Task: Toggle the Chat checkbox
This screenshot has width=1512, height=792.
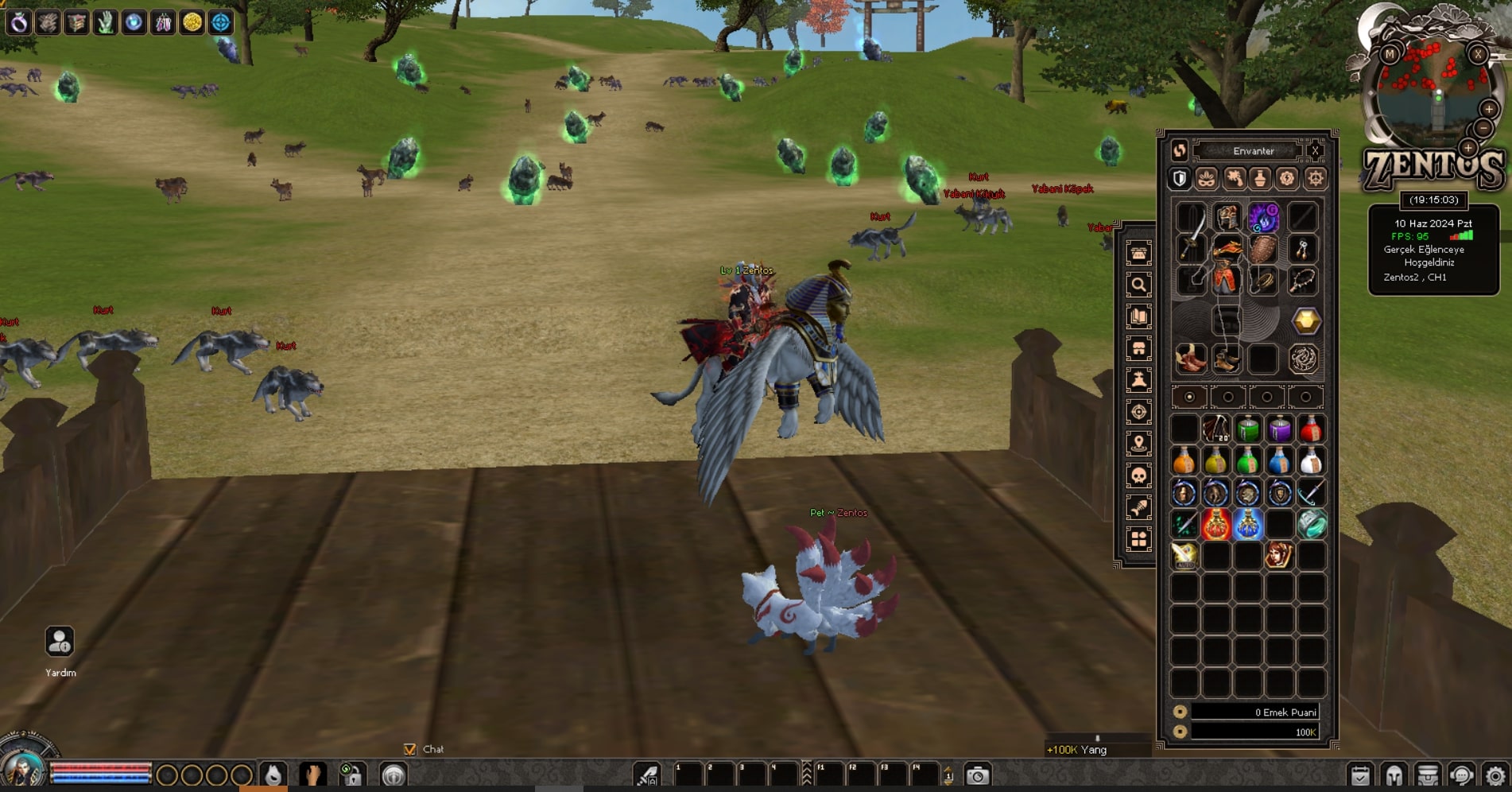Action: [x=410, y=749]
